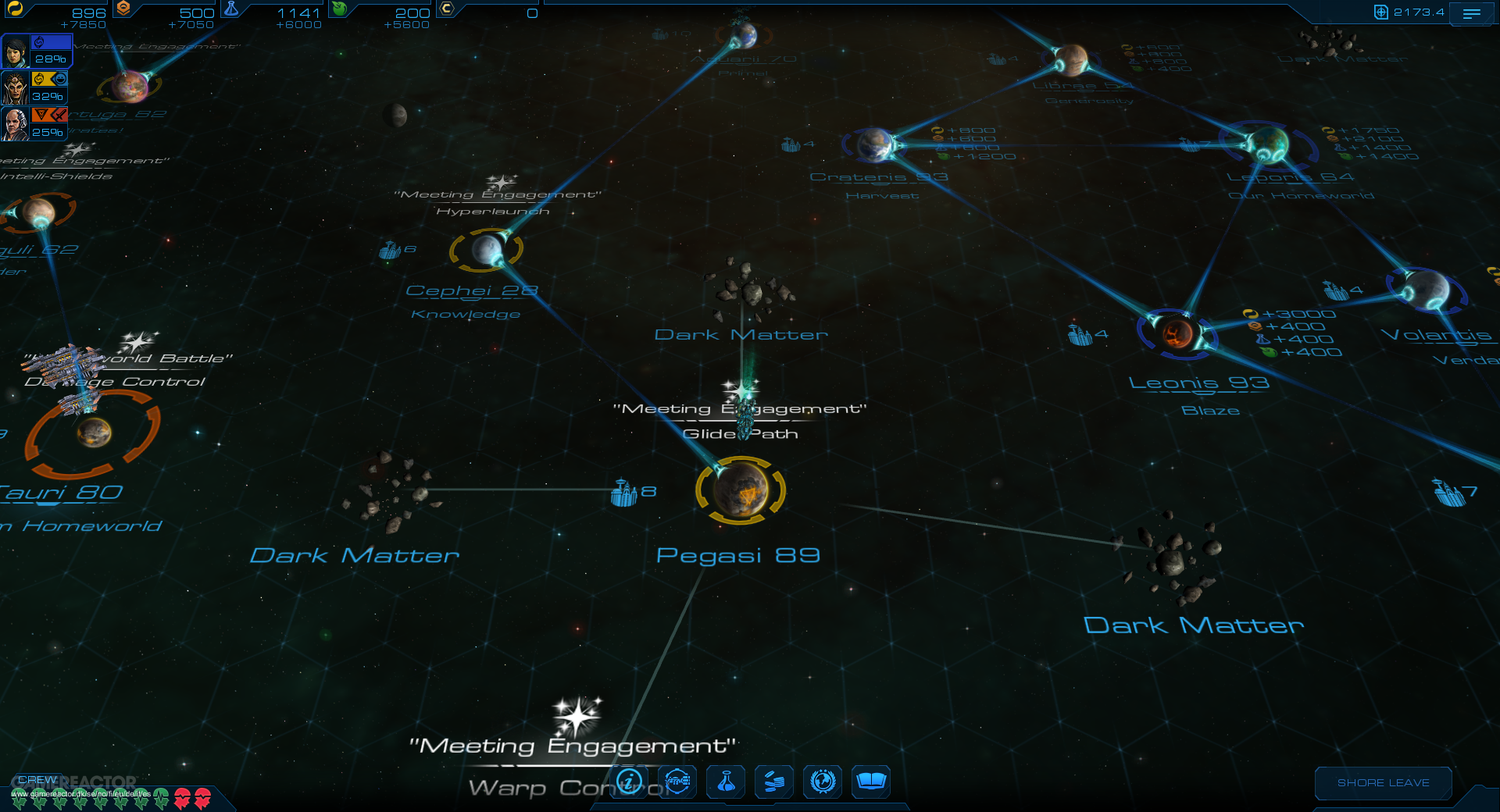This screenshot has height=812, width=1500.
Task: Click the credits C icon on top bar
Action: click(445, 9)
